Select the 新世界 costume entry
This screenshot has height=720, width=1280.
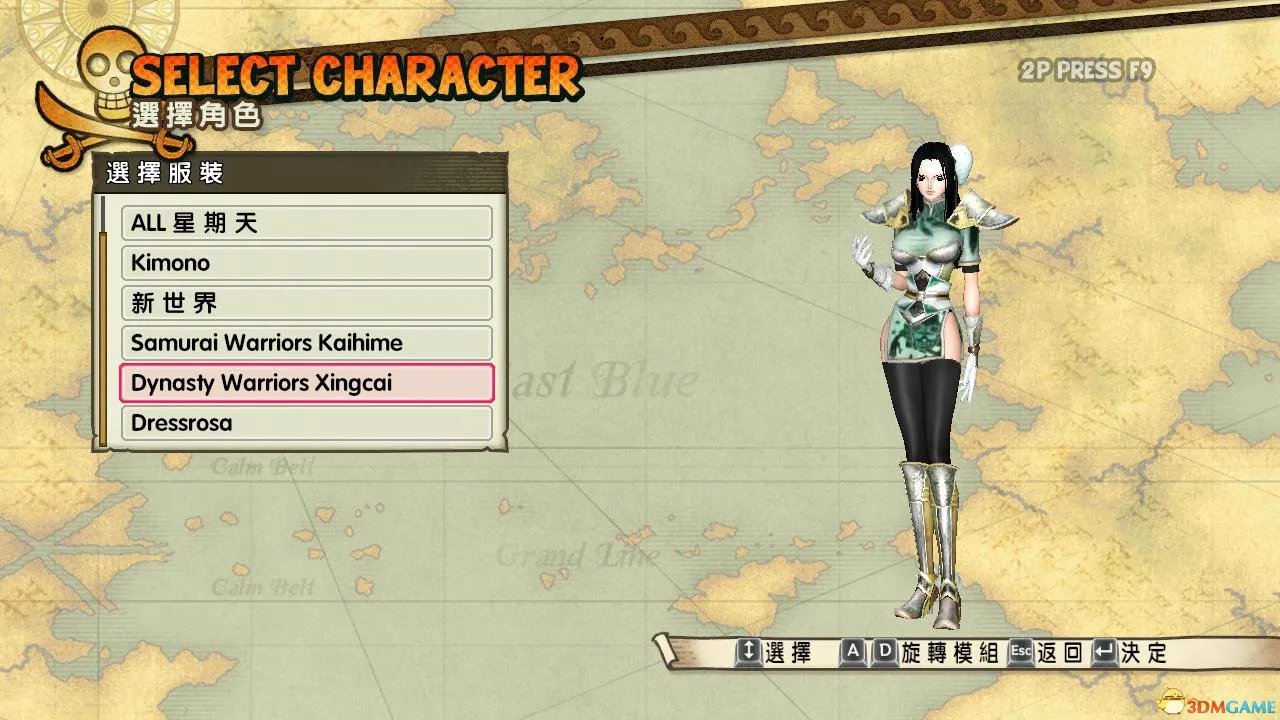(306, 303)
